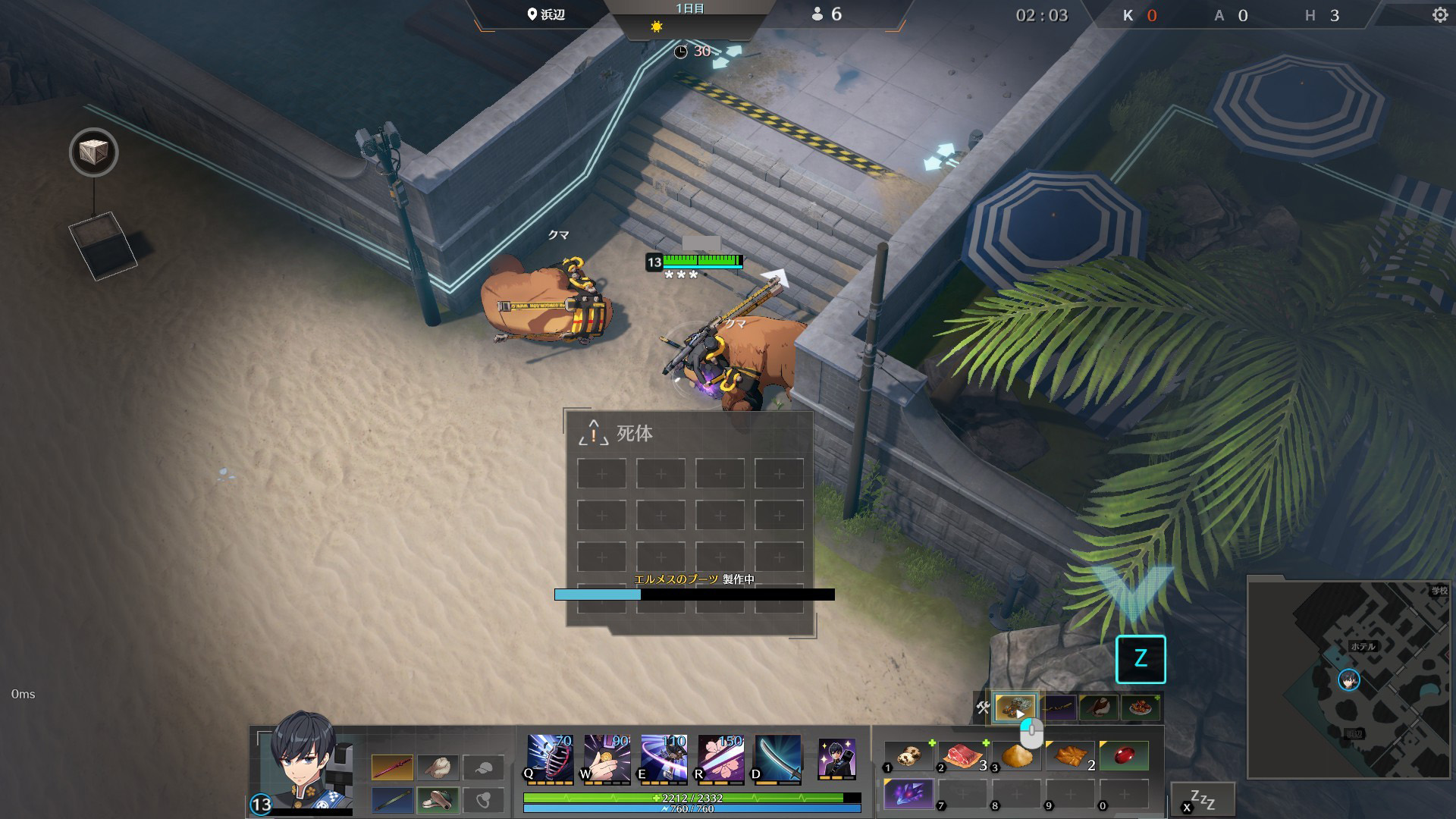
Task: Open the supply box icon
Action: pyautogui.click(x=93, y=152)
